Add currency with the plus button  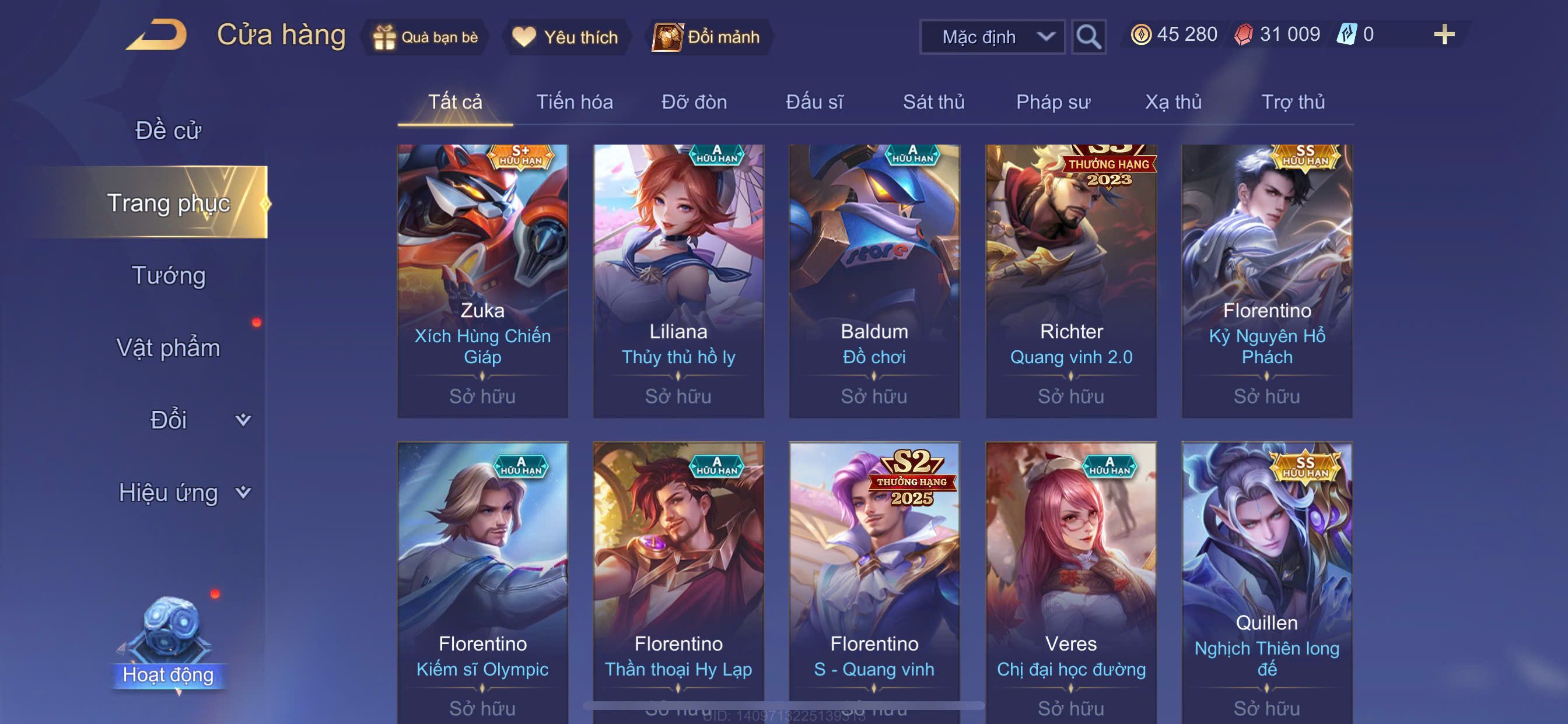(x=1443, y=34)
